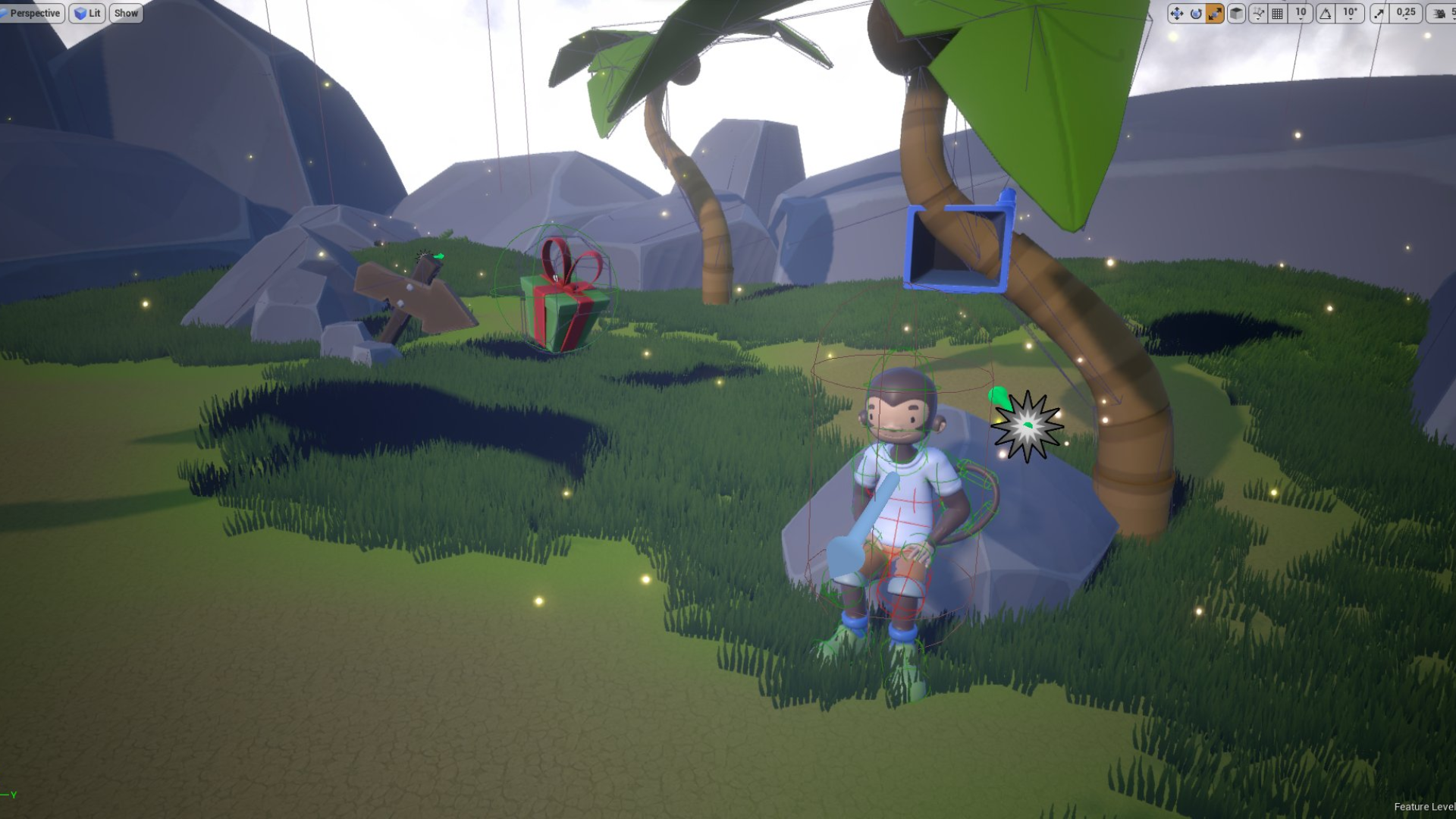Open the Perspective viewport type dropdown

(x=31, y=13)
